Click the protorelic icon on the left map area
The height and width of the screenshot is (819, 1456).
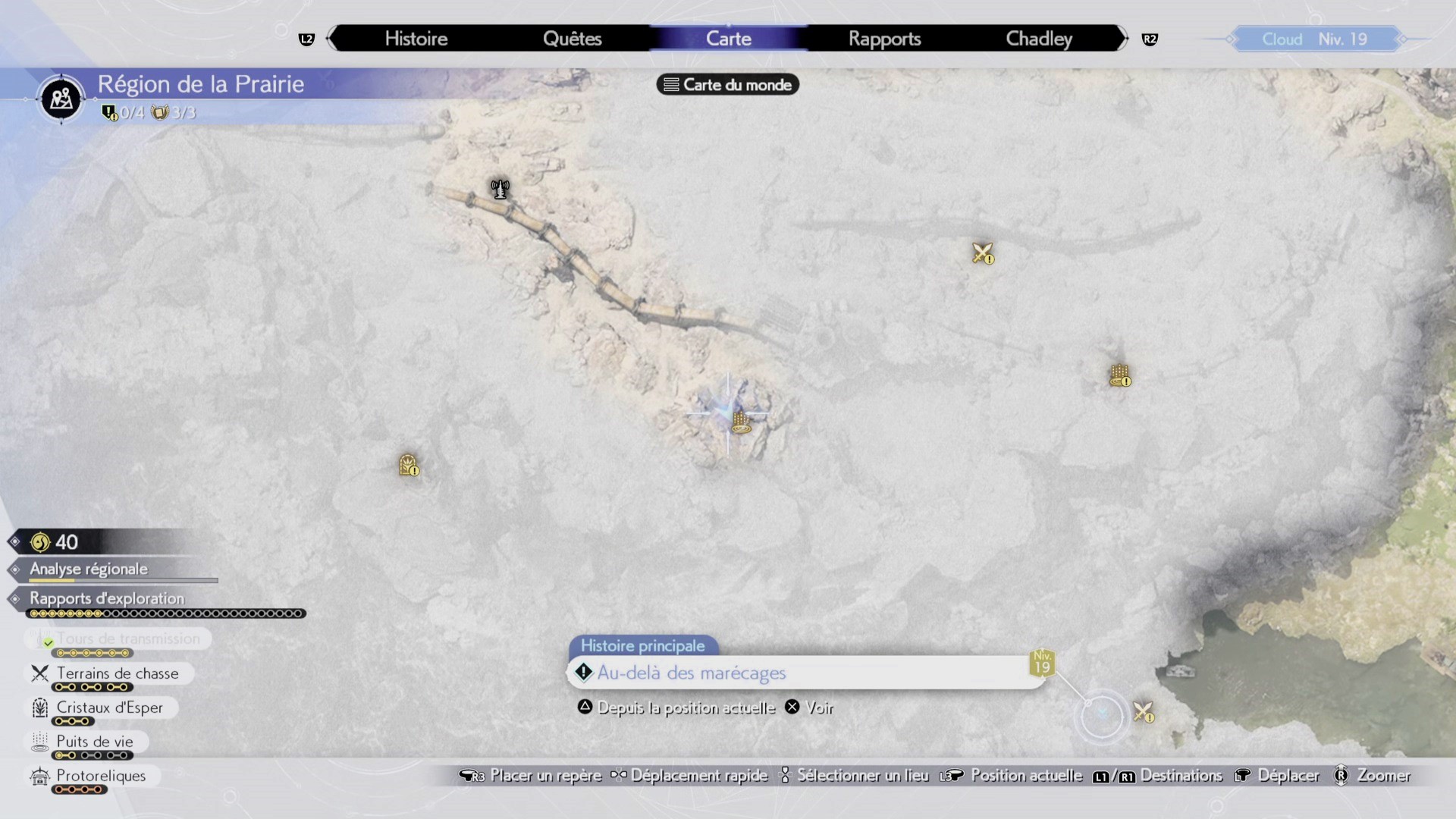408,466
